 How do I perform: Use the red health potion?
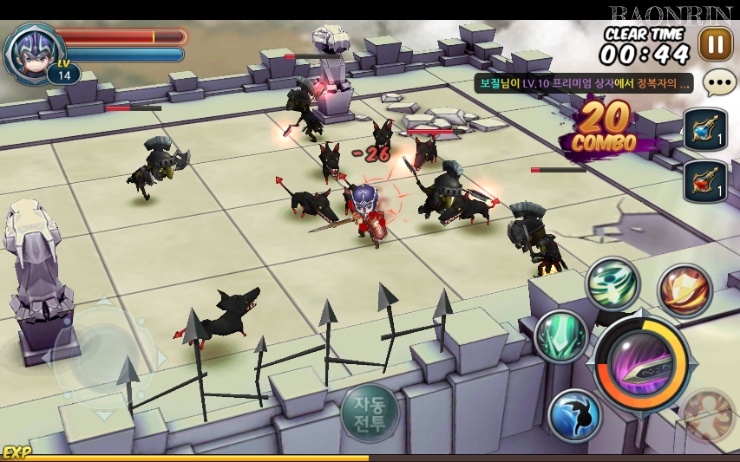pos(704,182)
